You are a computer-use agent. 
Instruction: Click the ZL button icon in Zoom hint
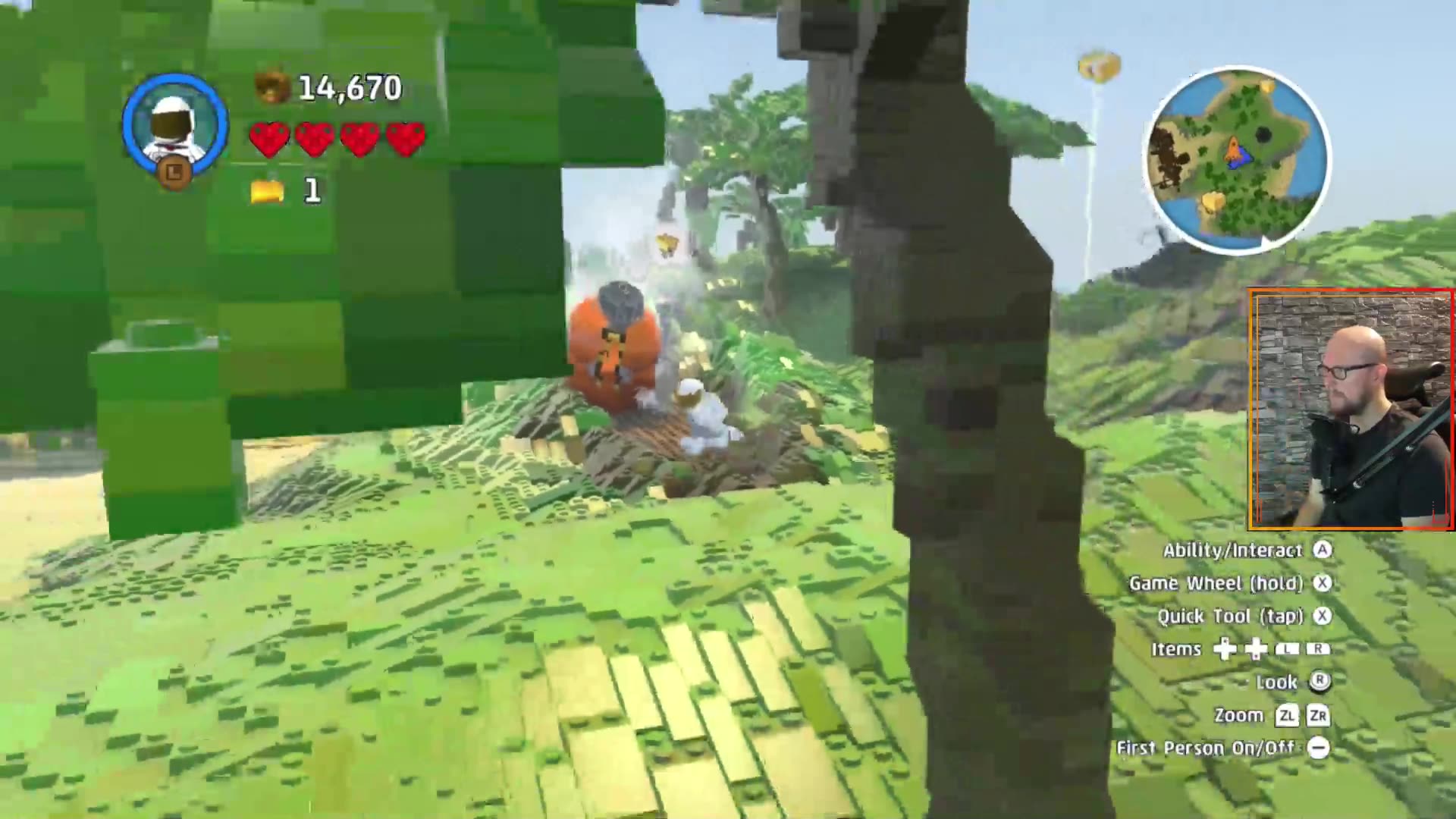(x=1288, y=716)
